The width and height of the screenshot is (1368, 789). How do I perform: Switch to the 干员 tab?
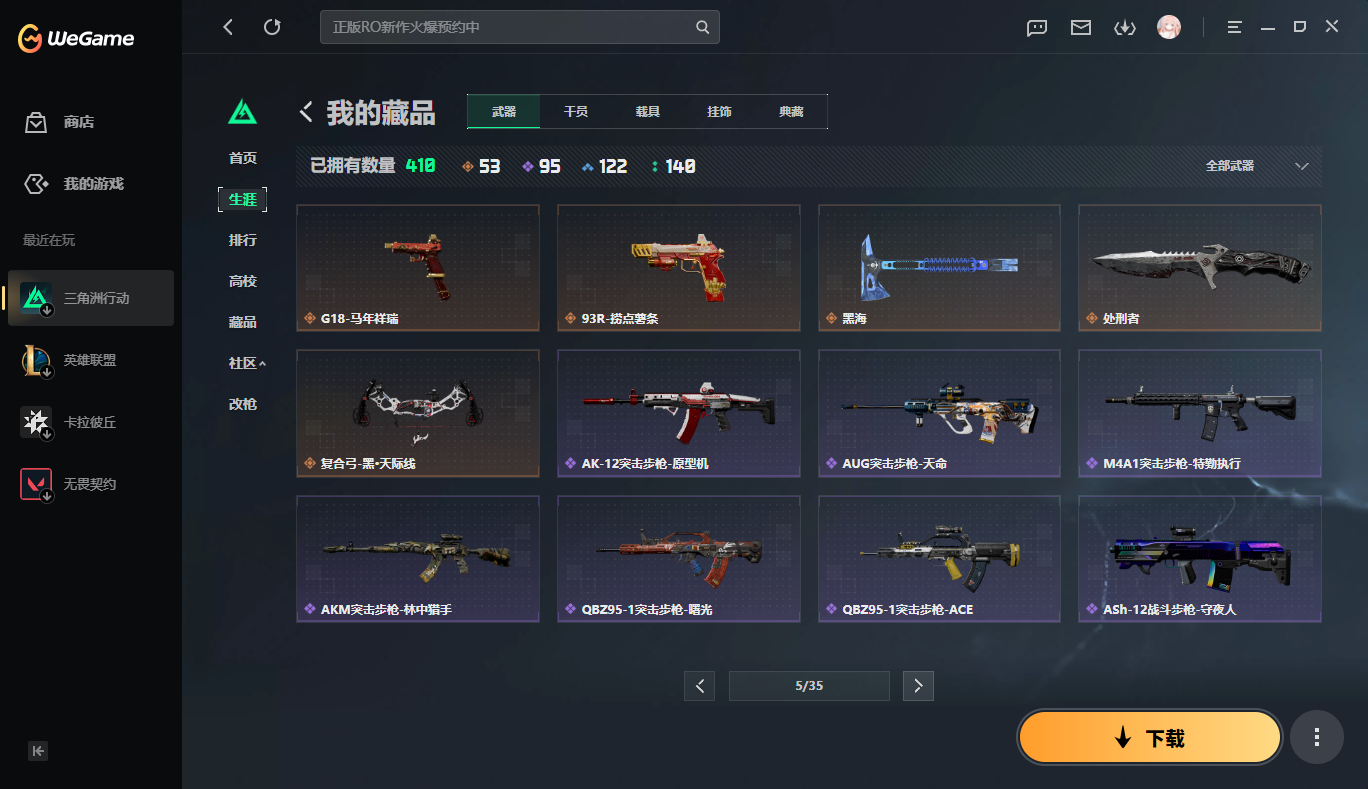coord(574,111)
